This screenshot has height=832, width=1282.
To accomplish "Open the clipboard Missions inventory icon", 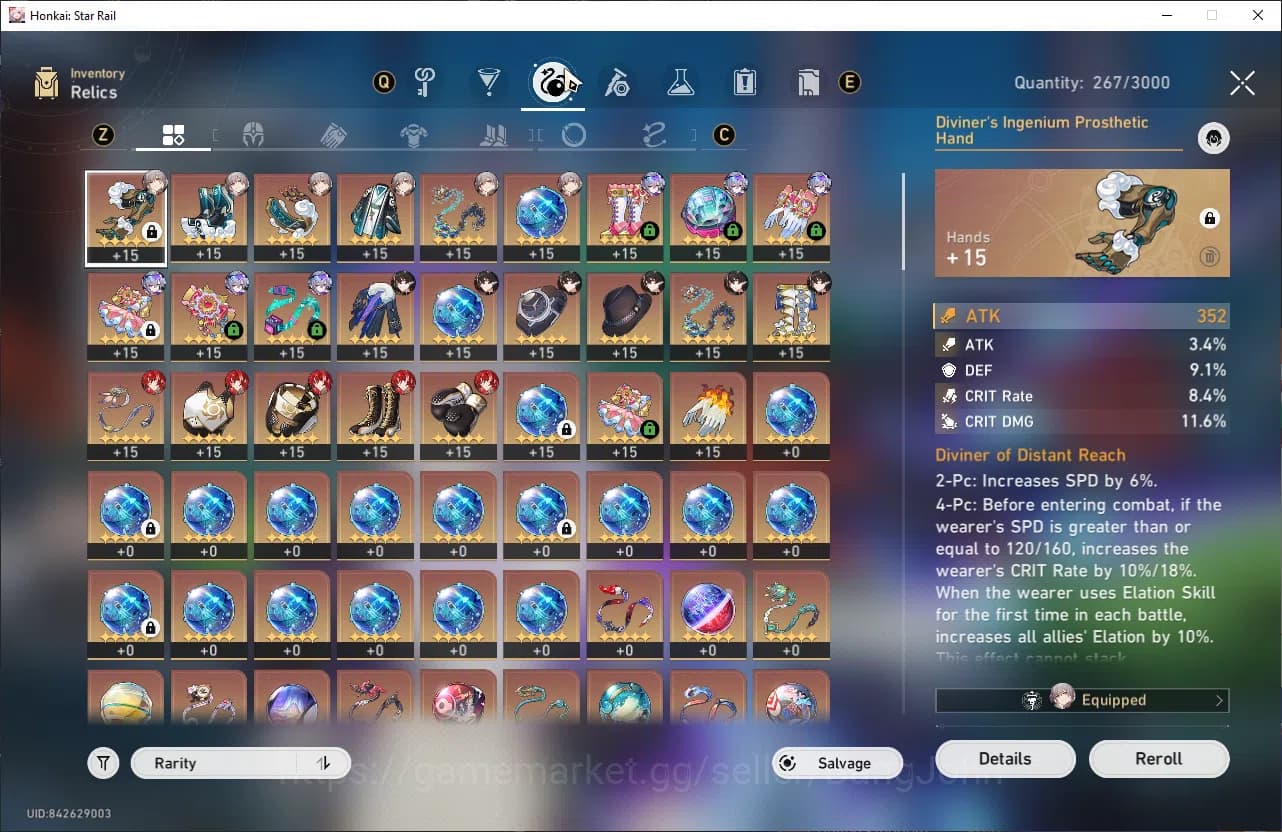I will click(744, 83).
